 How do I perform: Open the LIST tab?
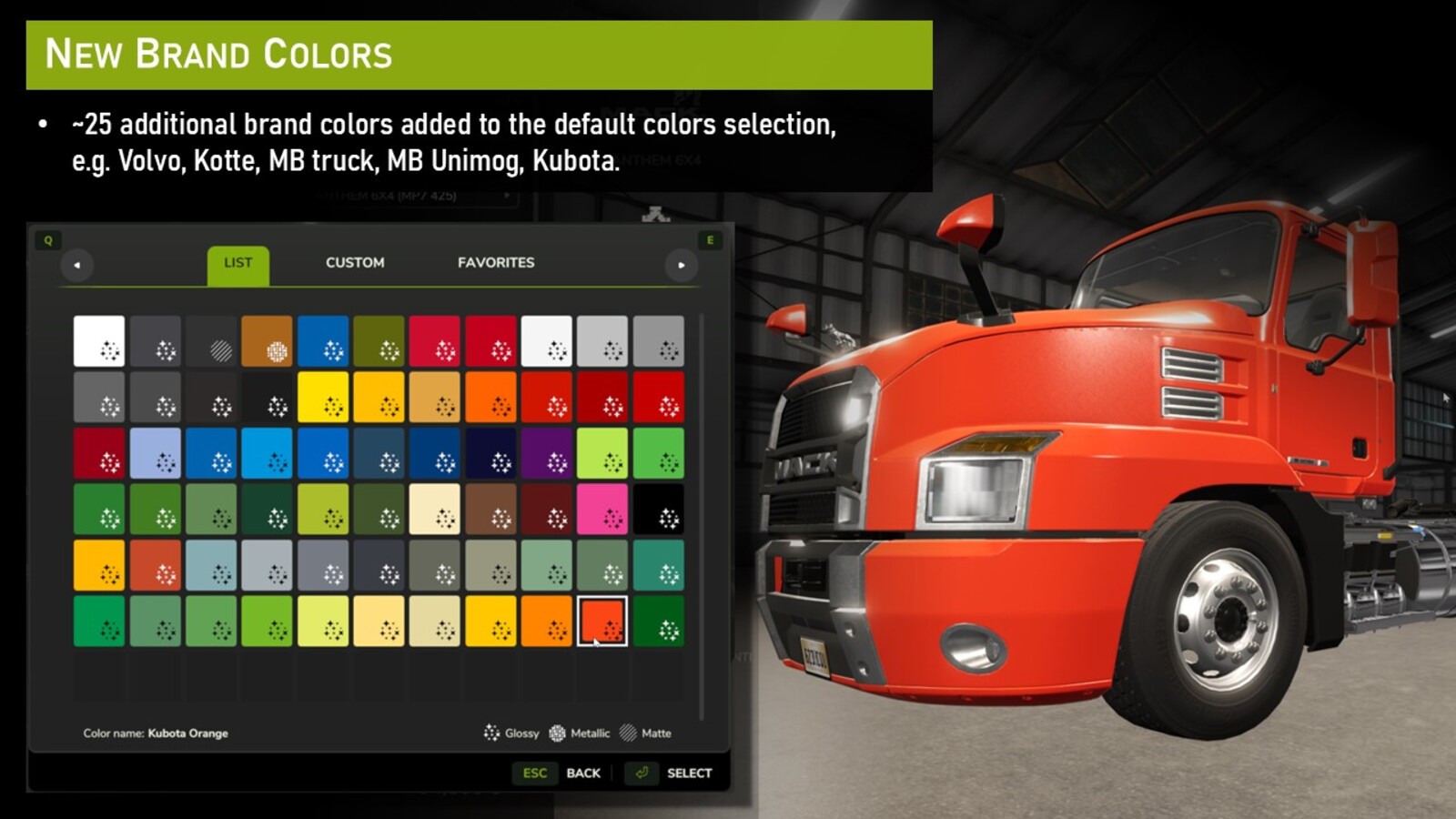[238, 263]
